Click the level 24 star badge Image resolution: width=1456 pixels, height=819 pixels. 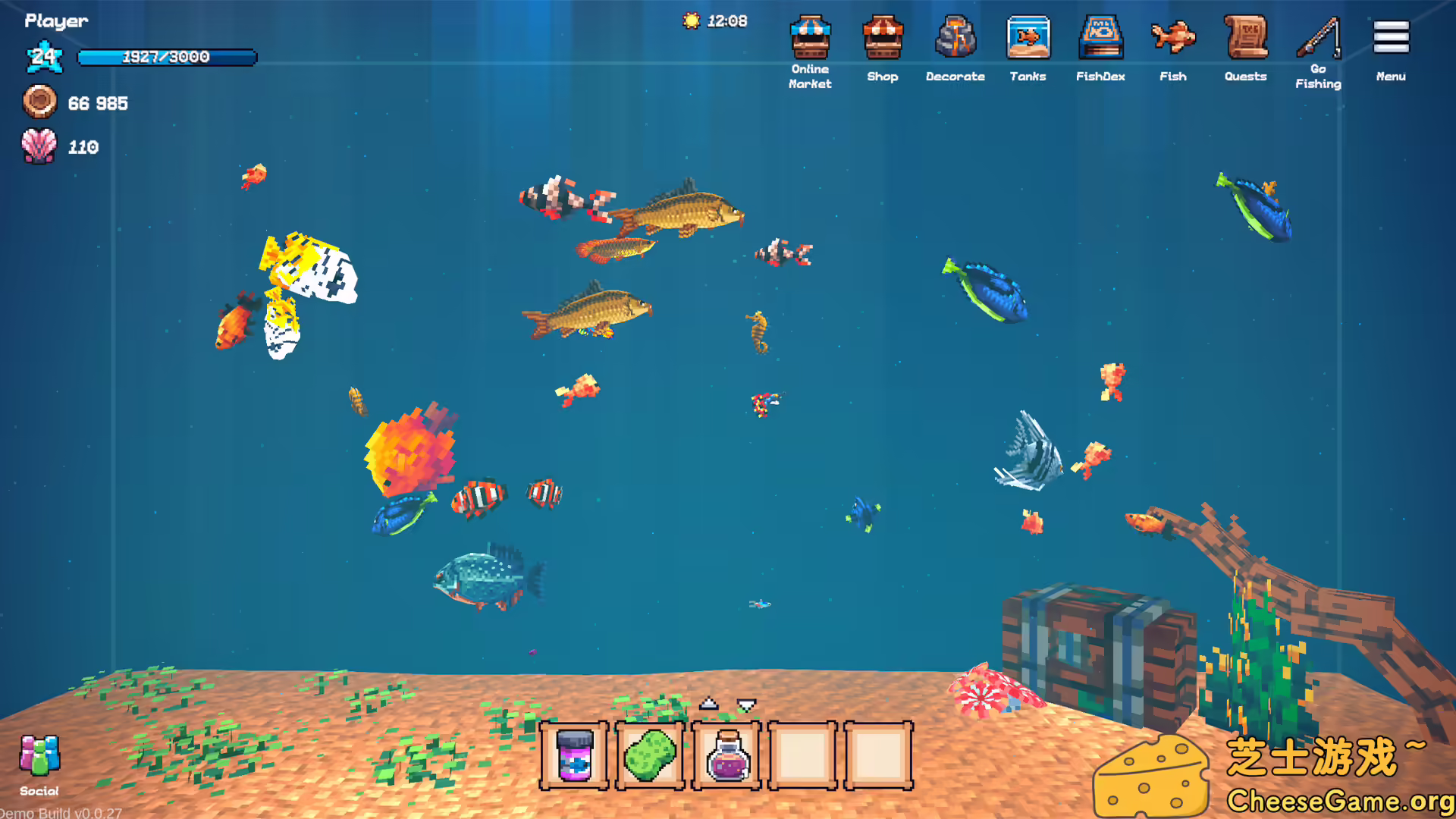[45, 57]
